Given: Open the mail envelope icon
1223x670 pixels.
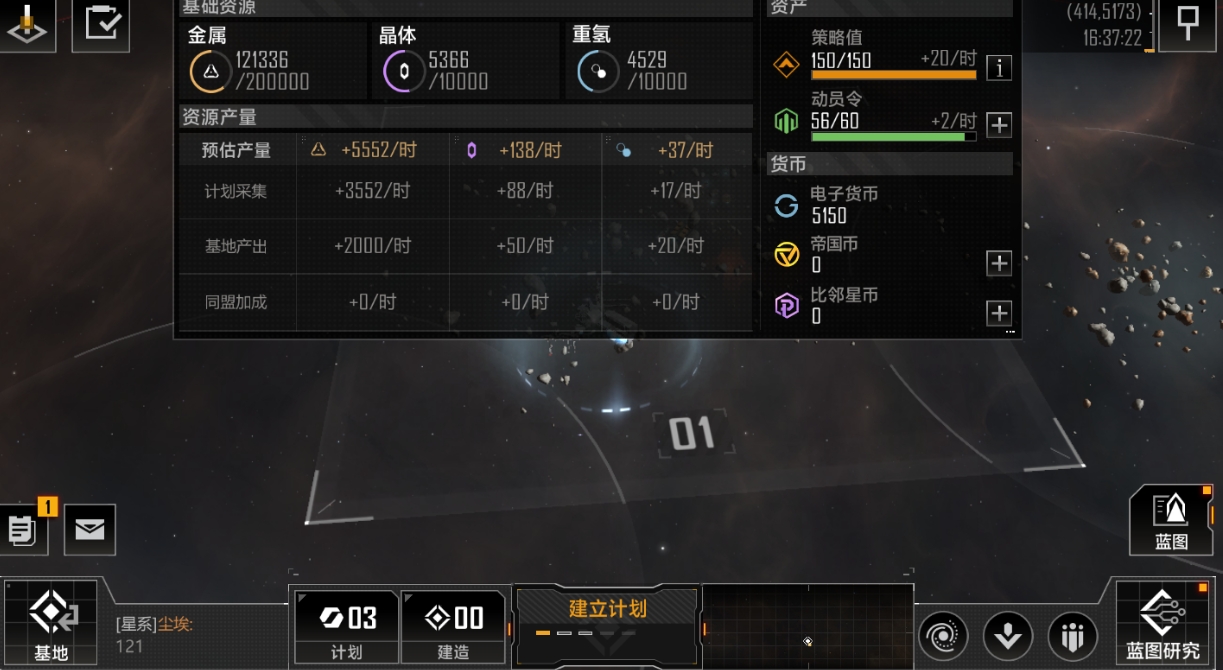Looking at the screenshot, I should pos(90,529).
